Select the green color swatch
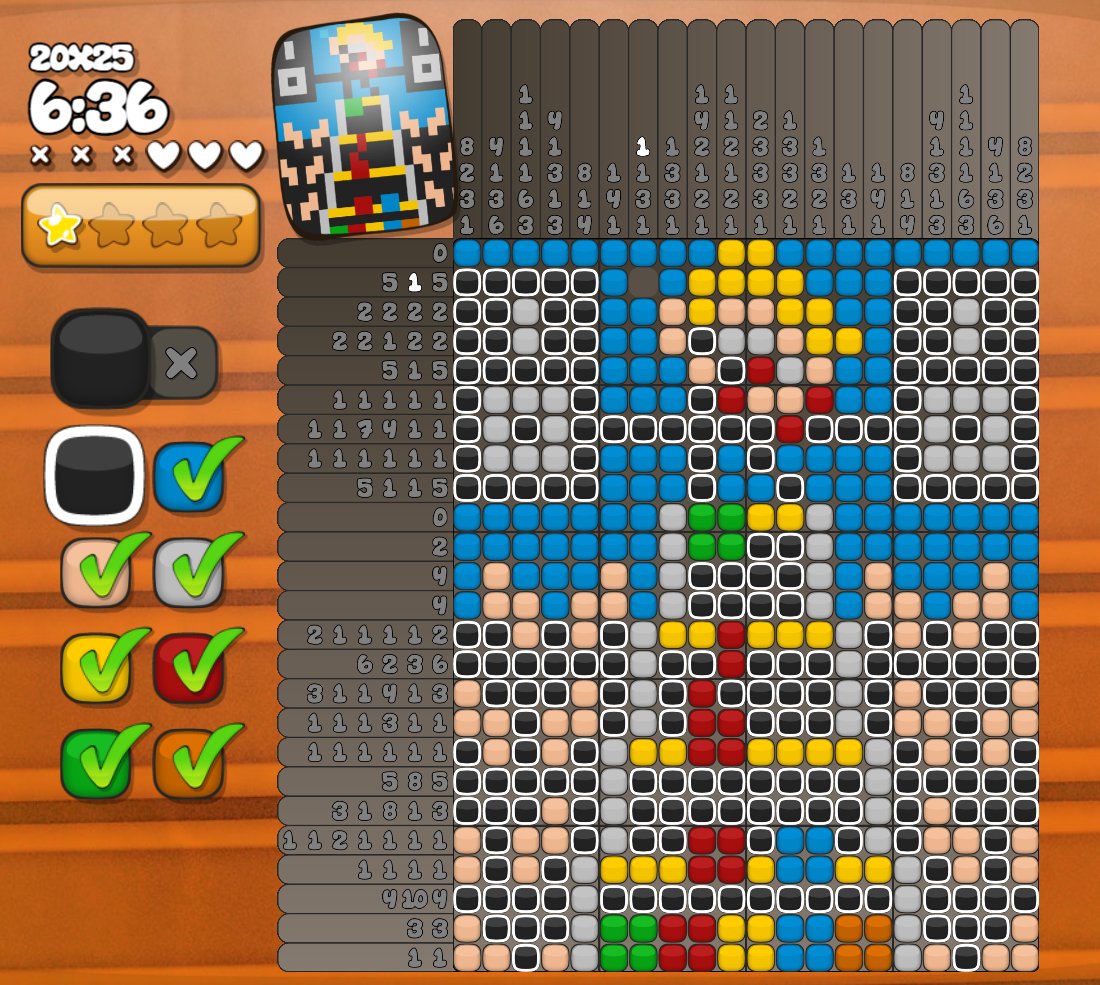The image size is (1100, 985). [94, 763]
